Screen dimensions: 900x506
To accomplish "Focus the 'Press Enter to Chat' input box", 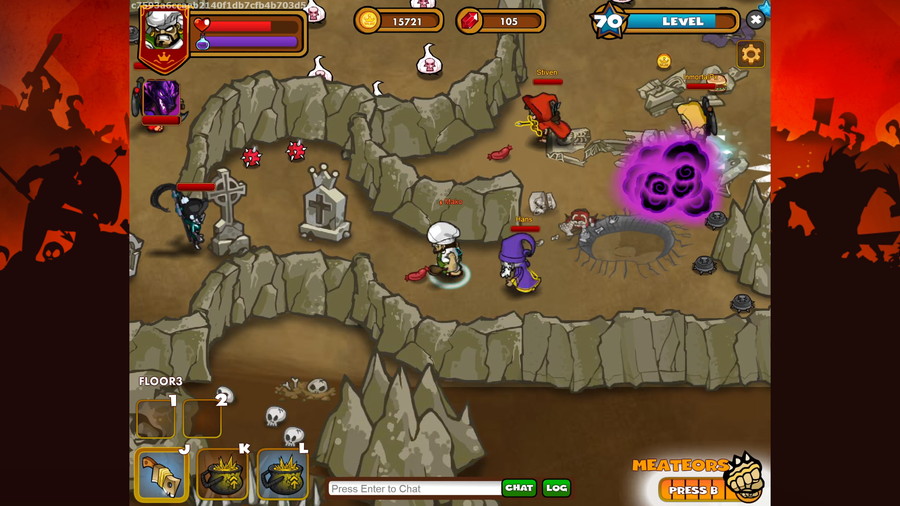I will pos(414,488).
